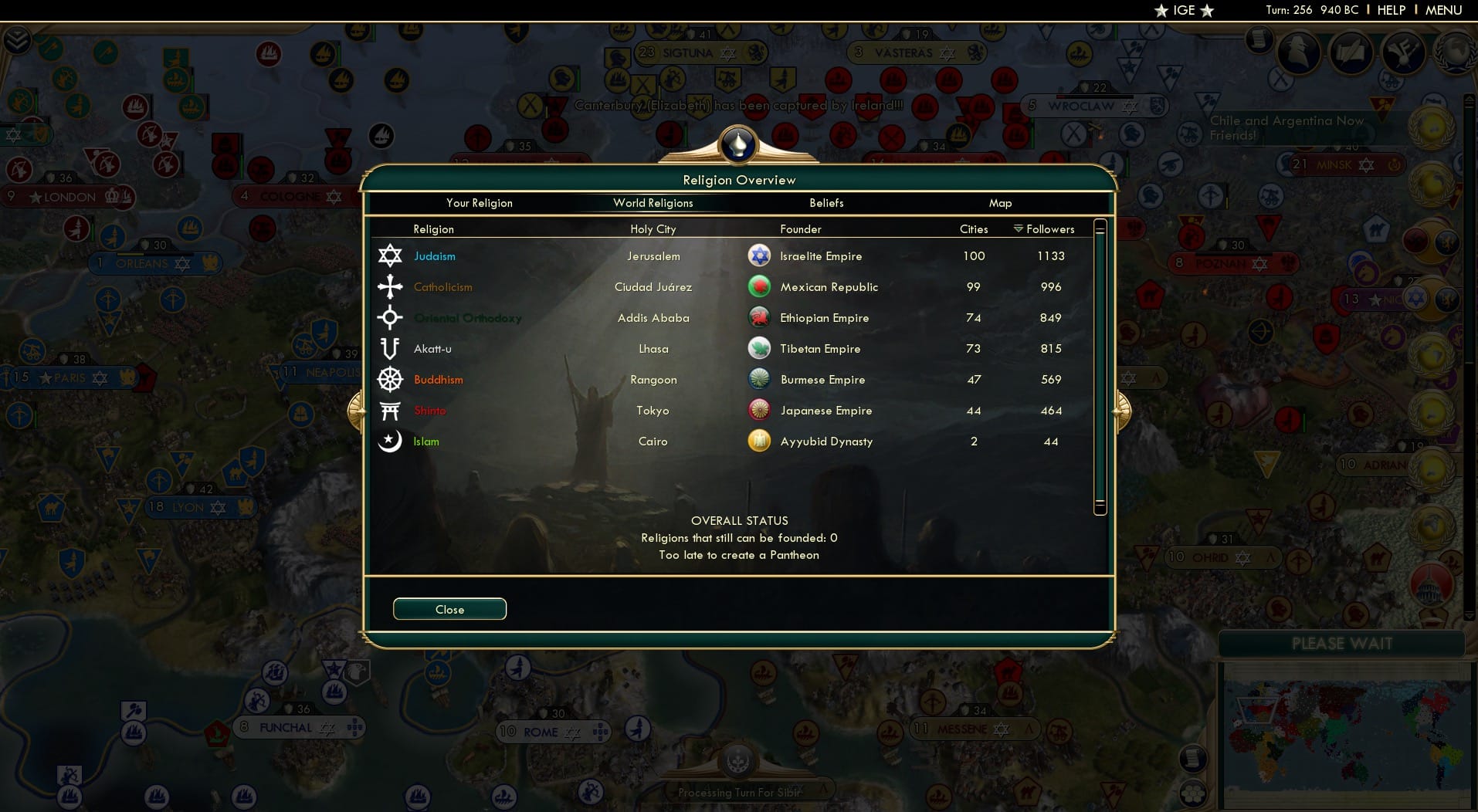1478x812 pixels.
Task: Click the right page arrow of the dialog
Action: pos(1121,410)
